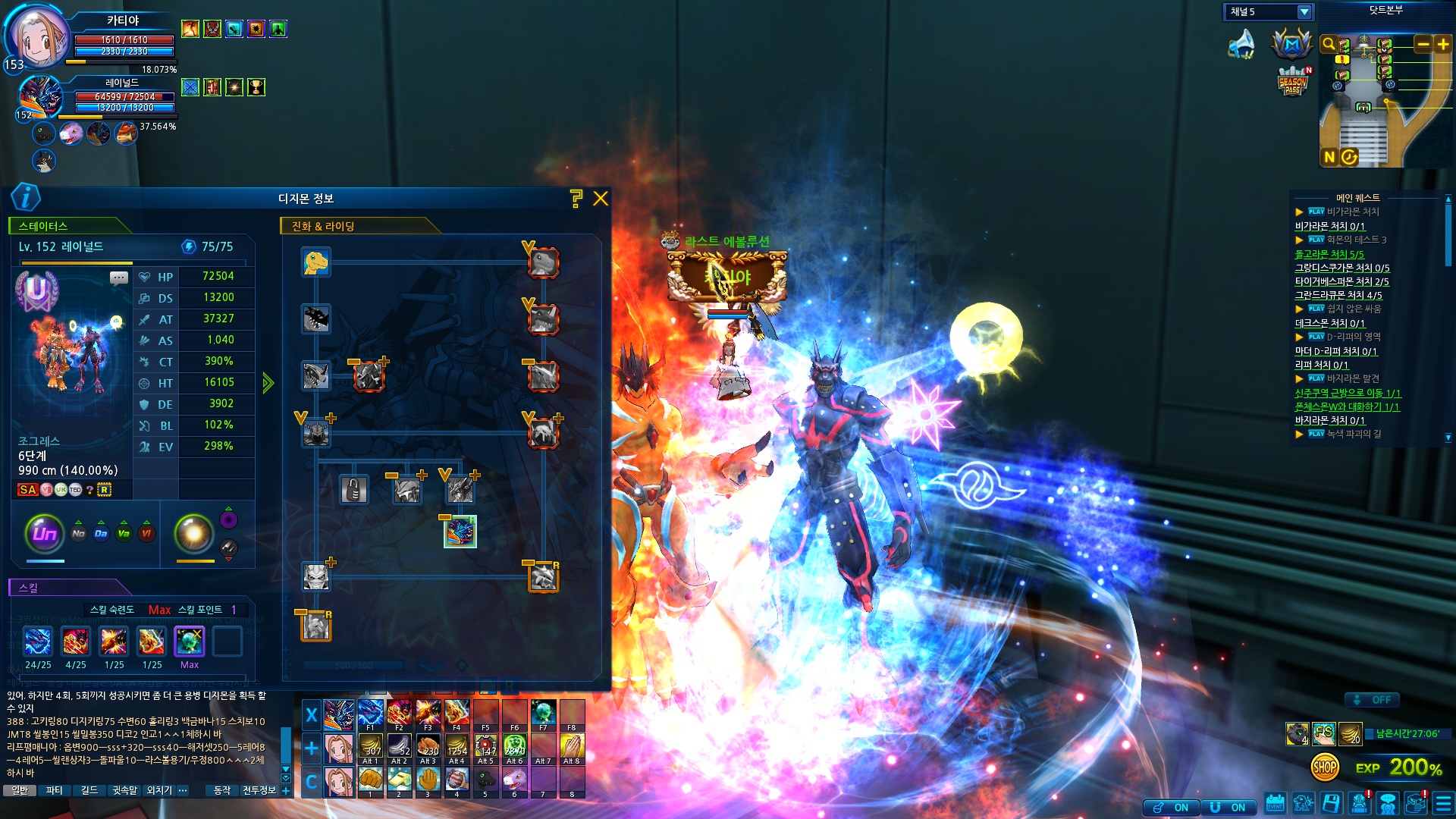Close the Digimon info window

coord(601,199)
